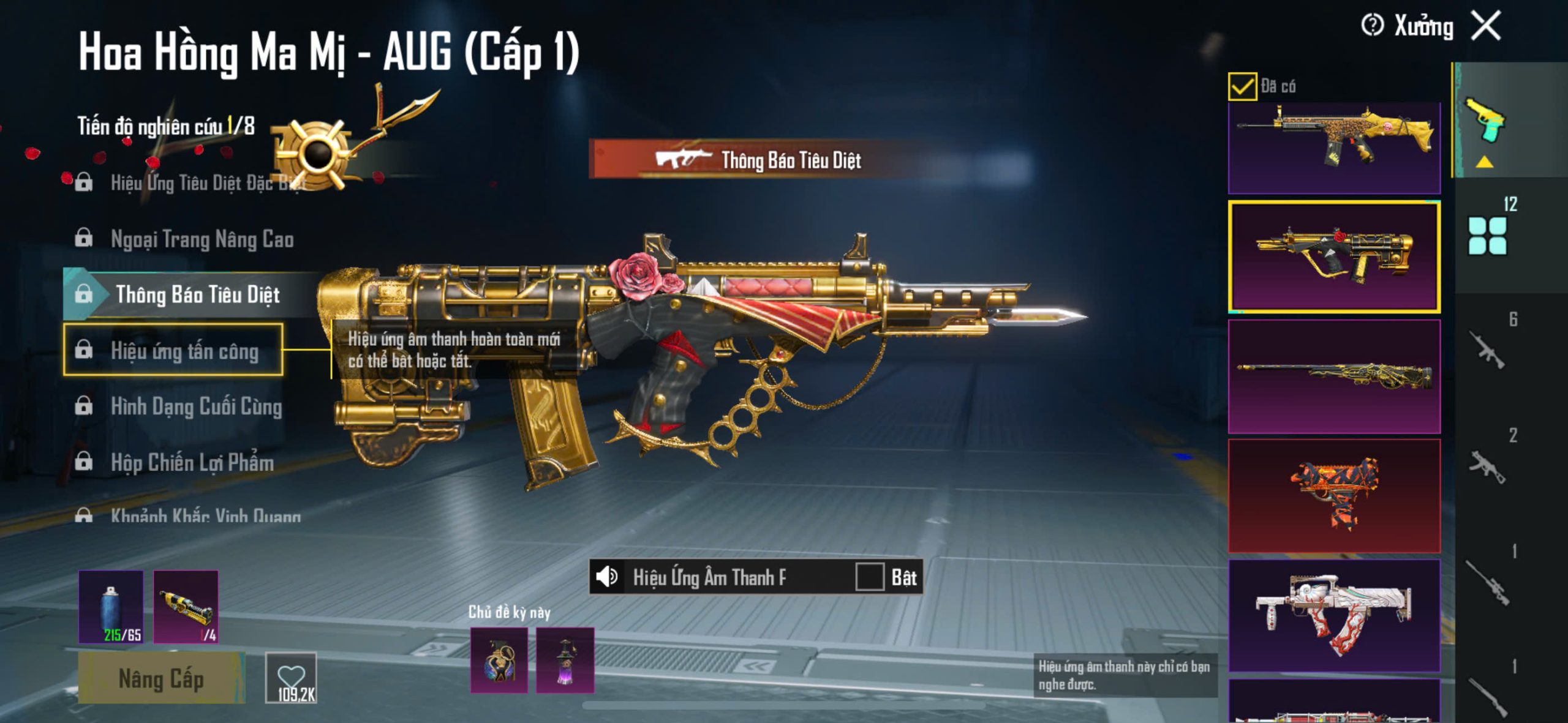
Task: Select the orange UZI skin thumbnail
Action: (x=1334, y=495)
